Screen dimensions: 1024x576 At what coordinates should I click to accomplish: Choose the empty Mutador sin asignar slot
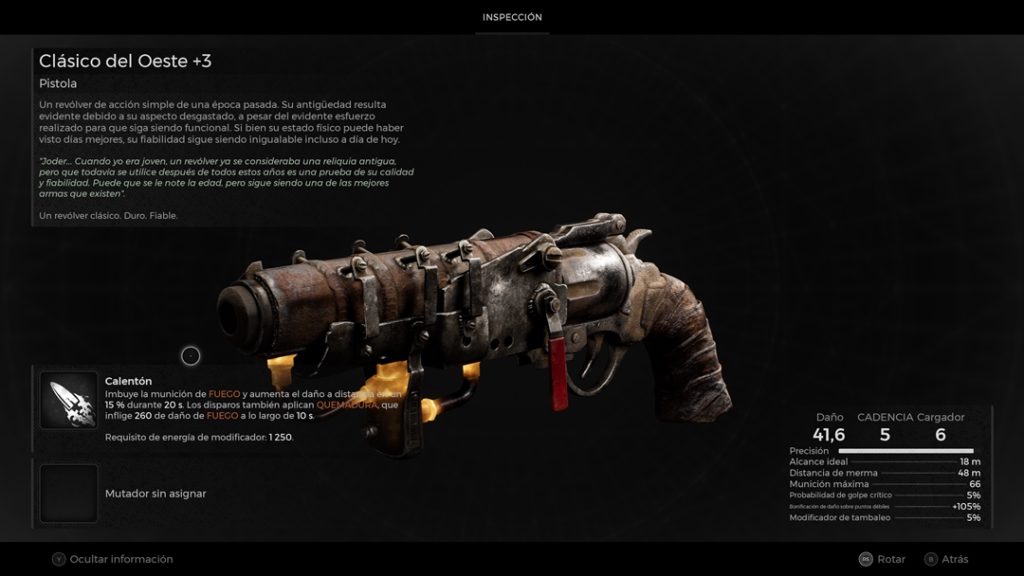69,493
